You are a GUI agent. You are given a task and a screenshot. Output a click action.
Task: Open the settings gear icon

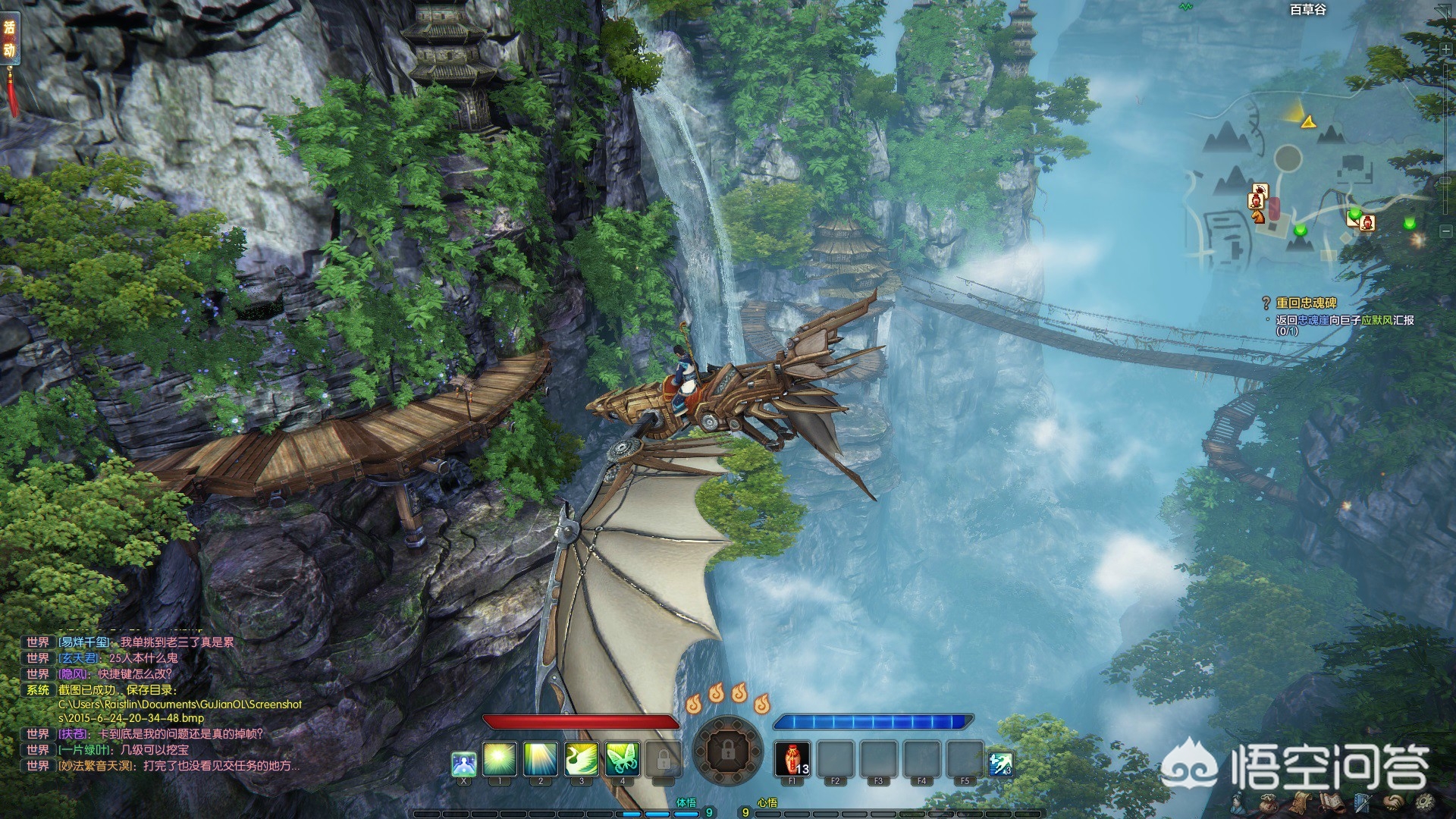pyautogui.click(x=1426, y=802)
